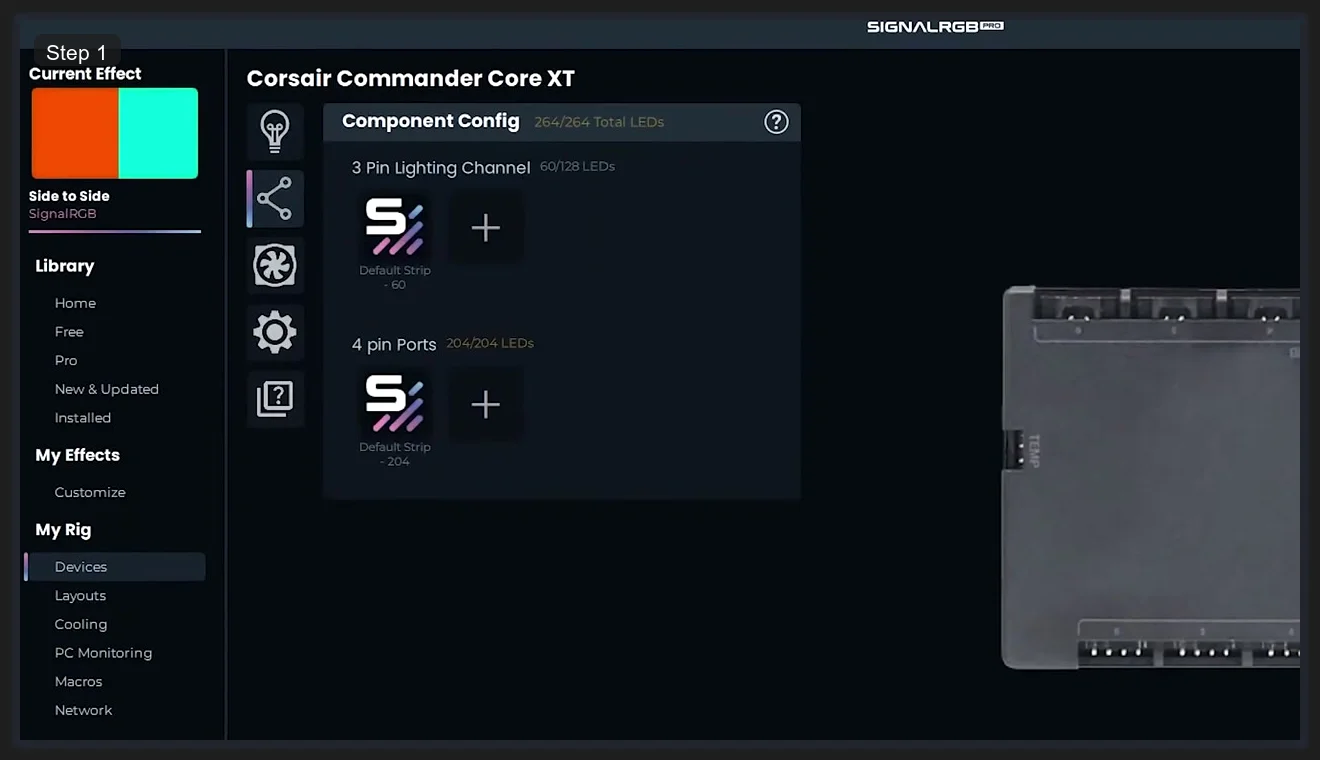Collapse the My Effects section
Image resolution: width=1320 pixels, height=760 pixels.
tap(77, 455)
